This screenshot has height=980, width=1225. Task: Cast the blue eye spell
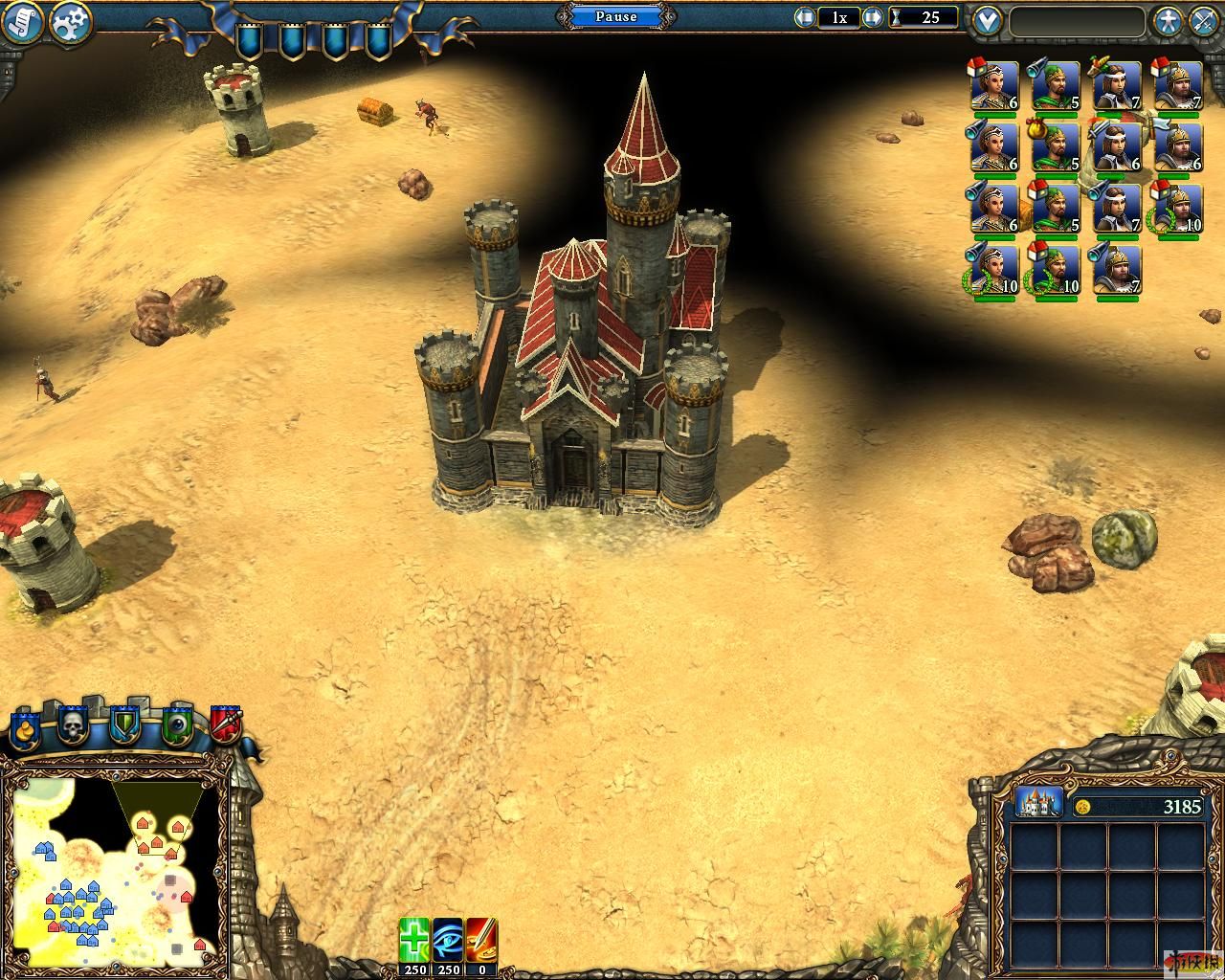pos(448,939)
